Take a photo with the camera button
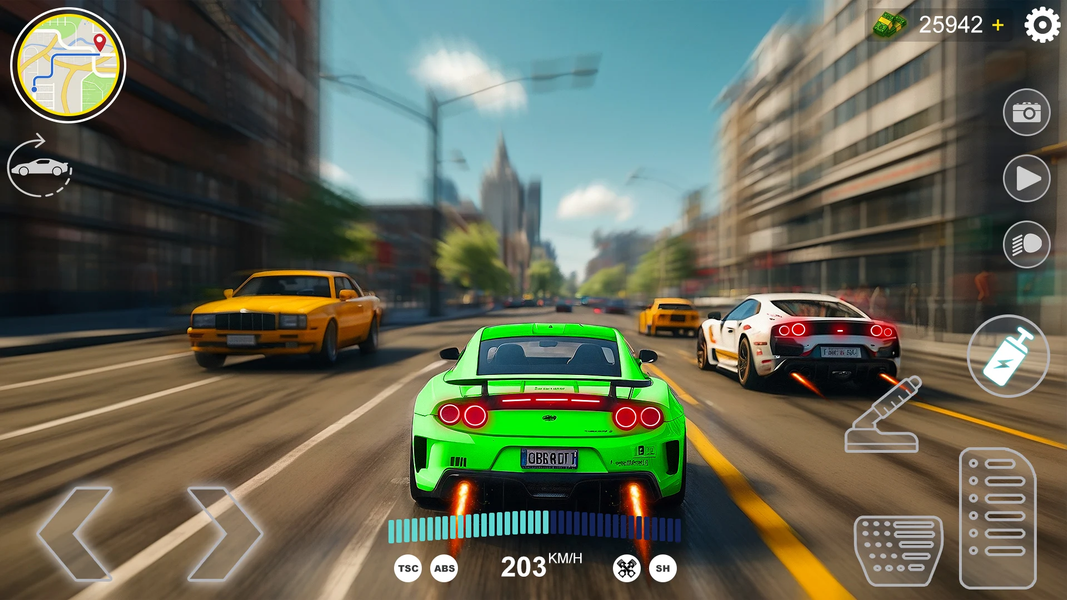 click(x=1026, y=112)
